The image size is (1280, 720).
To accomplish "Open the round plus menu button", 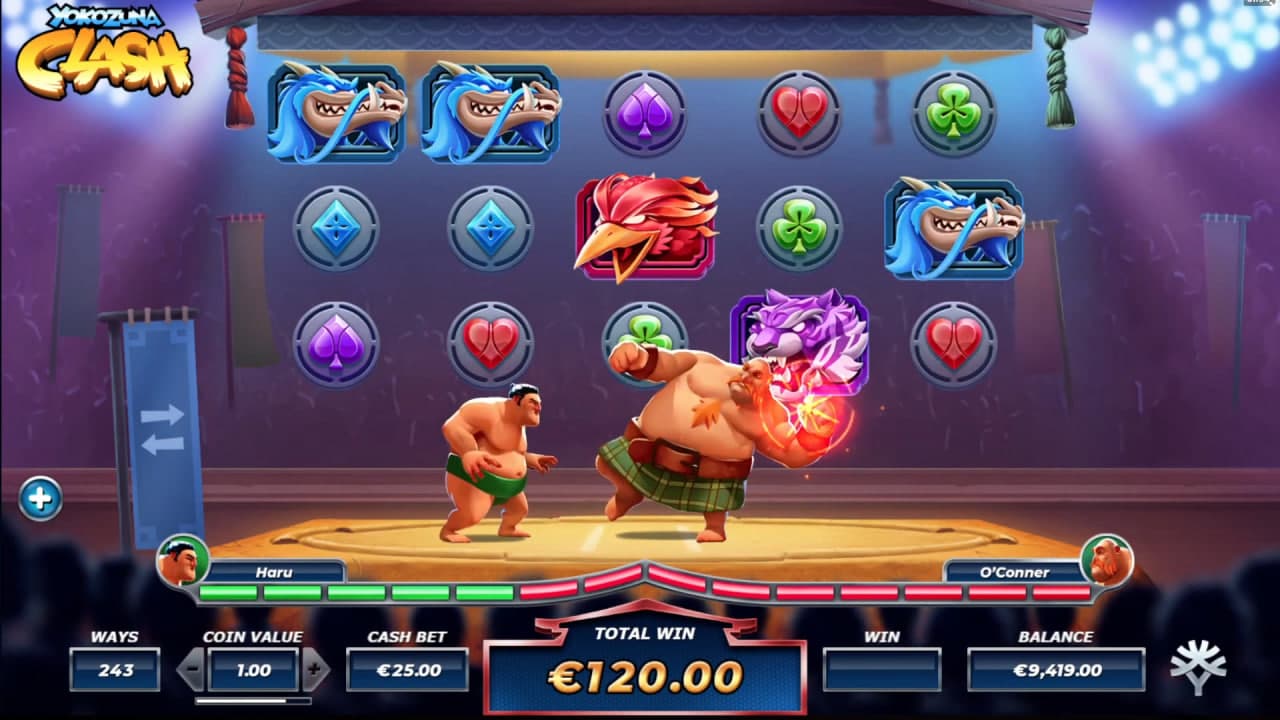I will click(x=40, y=498).
